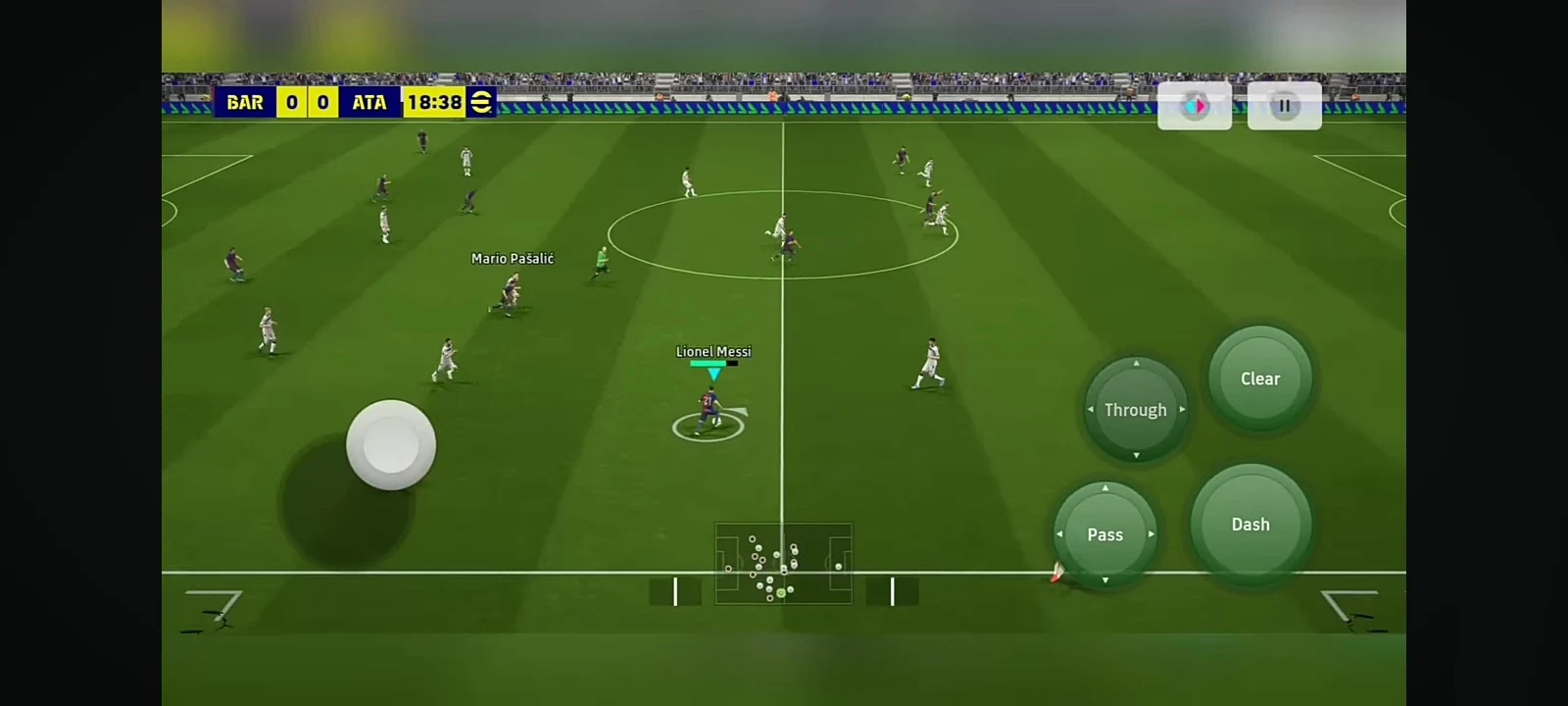The height and width of the screenshot is (706, 1568).
Task: Tap the eFootball logo on the scoreboard
Action: pyautogui.click(x=480, y=102)
